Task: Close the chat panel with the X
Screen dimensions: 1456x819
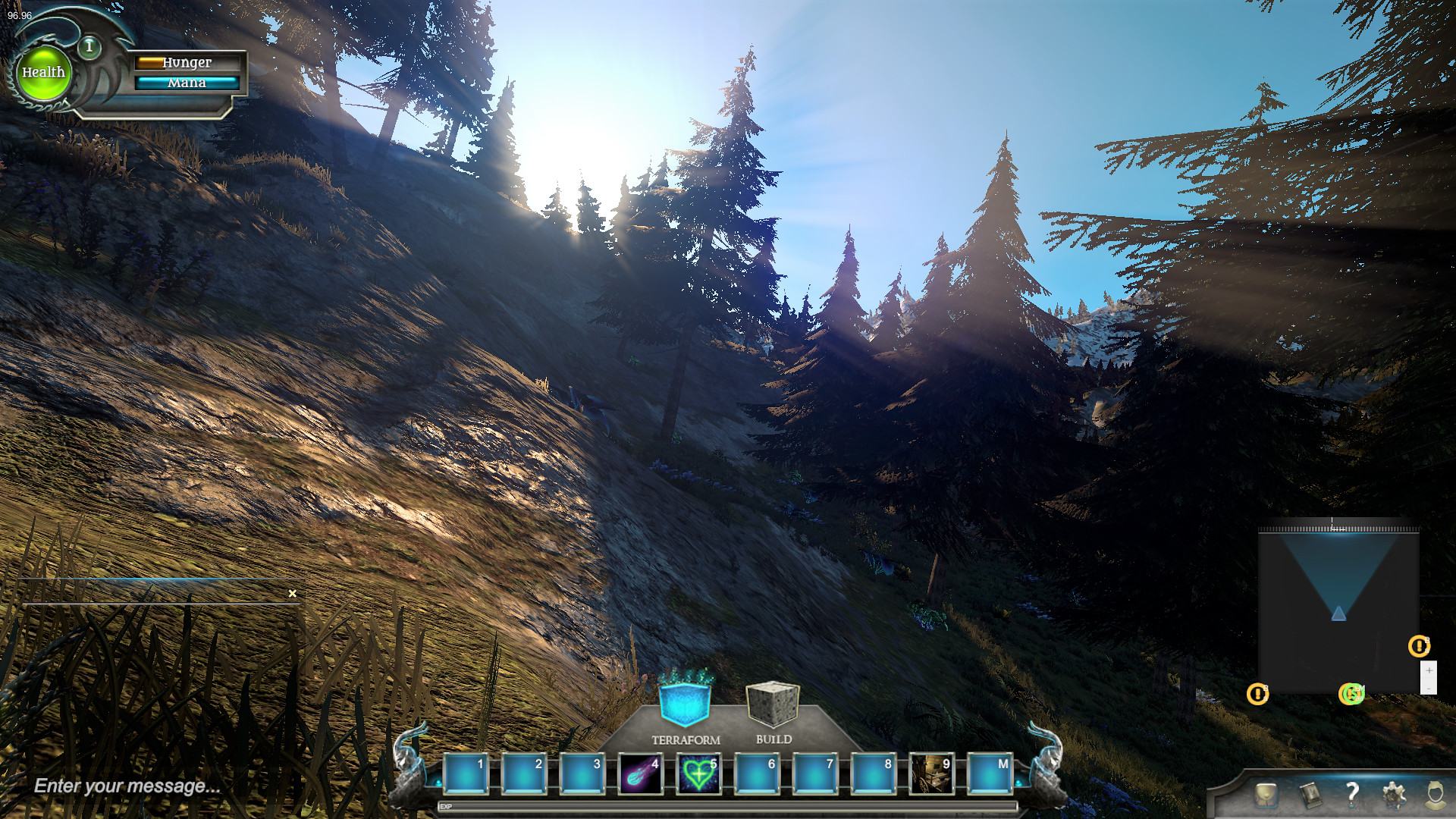Action: pos(293,594)
